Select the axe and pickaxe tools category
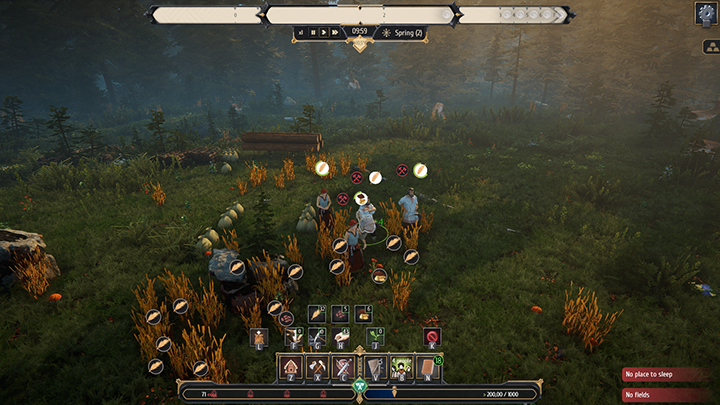The image size is (720, 405). (318, 367)
